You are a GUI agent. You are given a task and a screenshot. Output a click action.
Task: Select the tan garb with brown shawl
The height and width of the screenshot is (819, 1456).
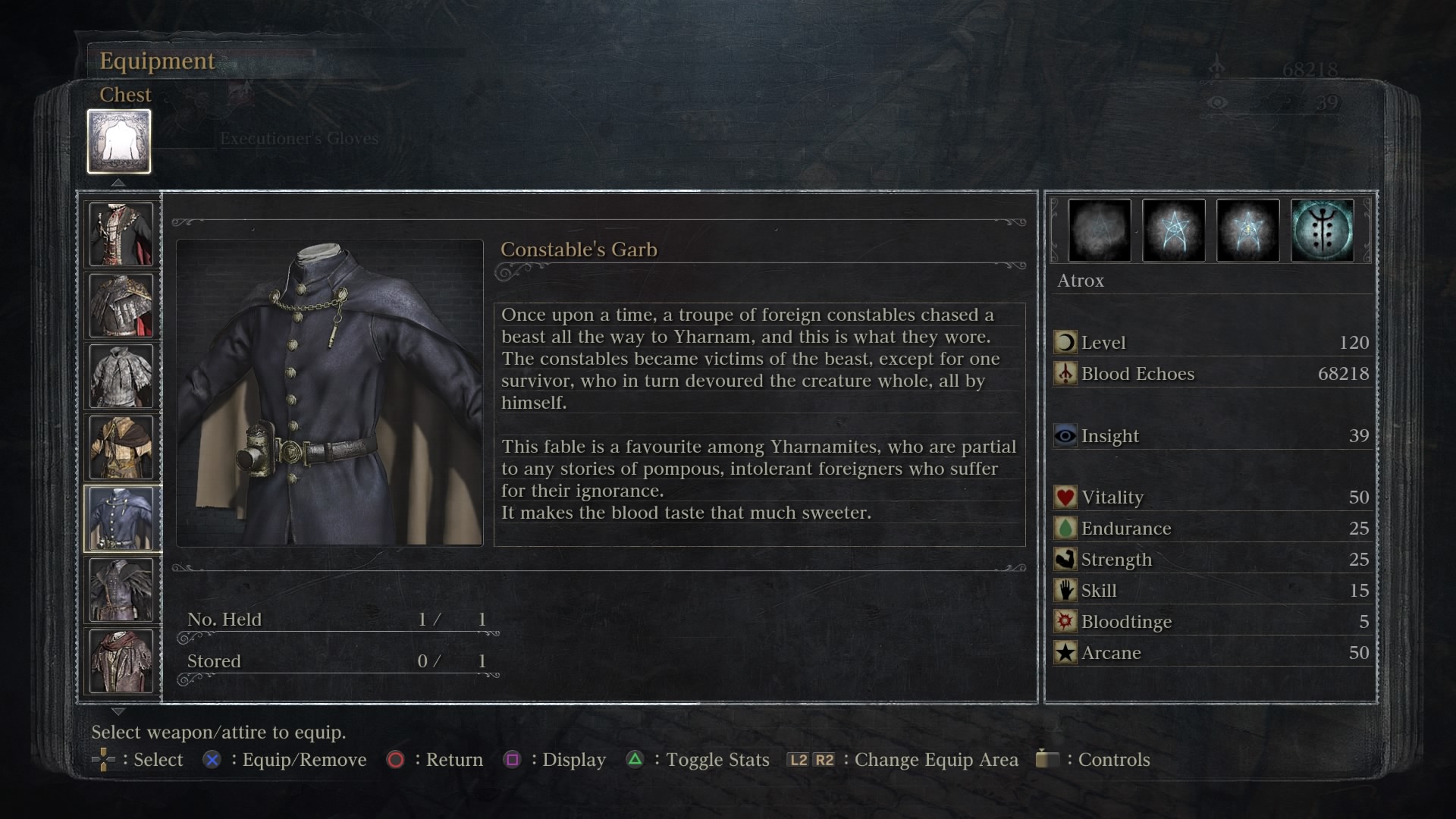121,447
